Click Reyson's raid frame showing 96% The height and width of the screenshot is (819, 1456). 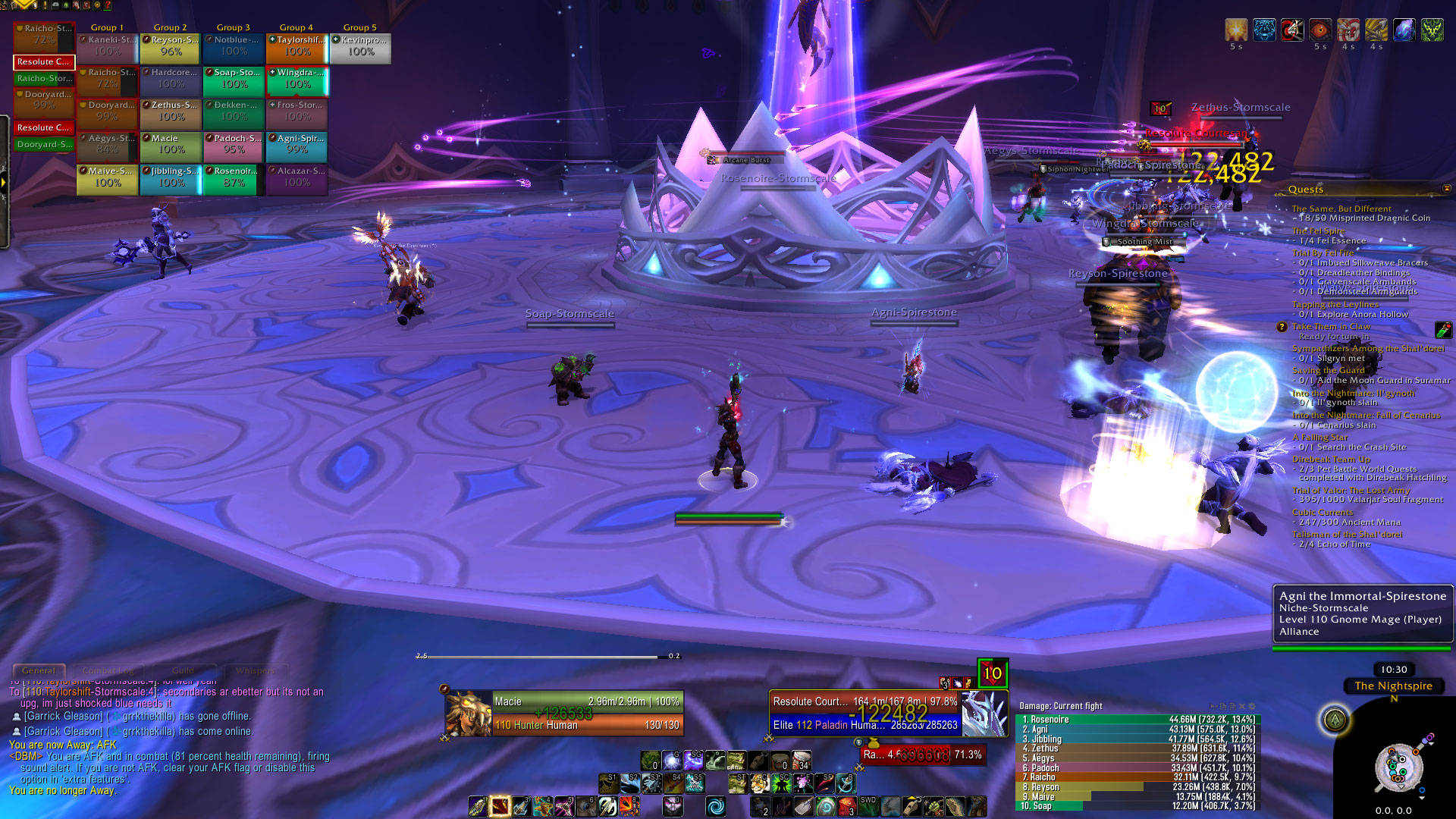171,46
